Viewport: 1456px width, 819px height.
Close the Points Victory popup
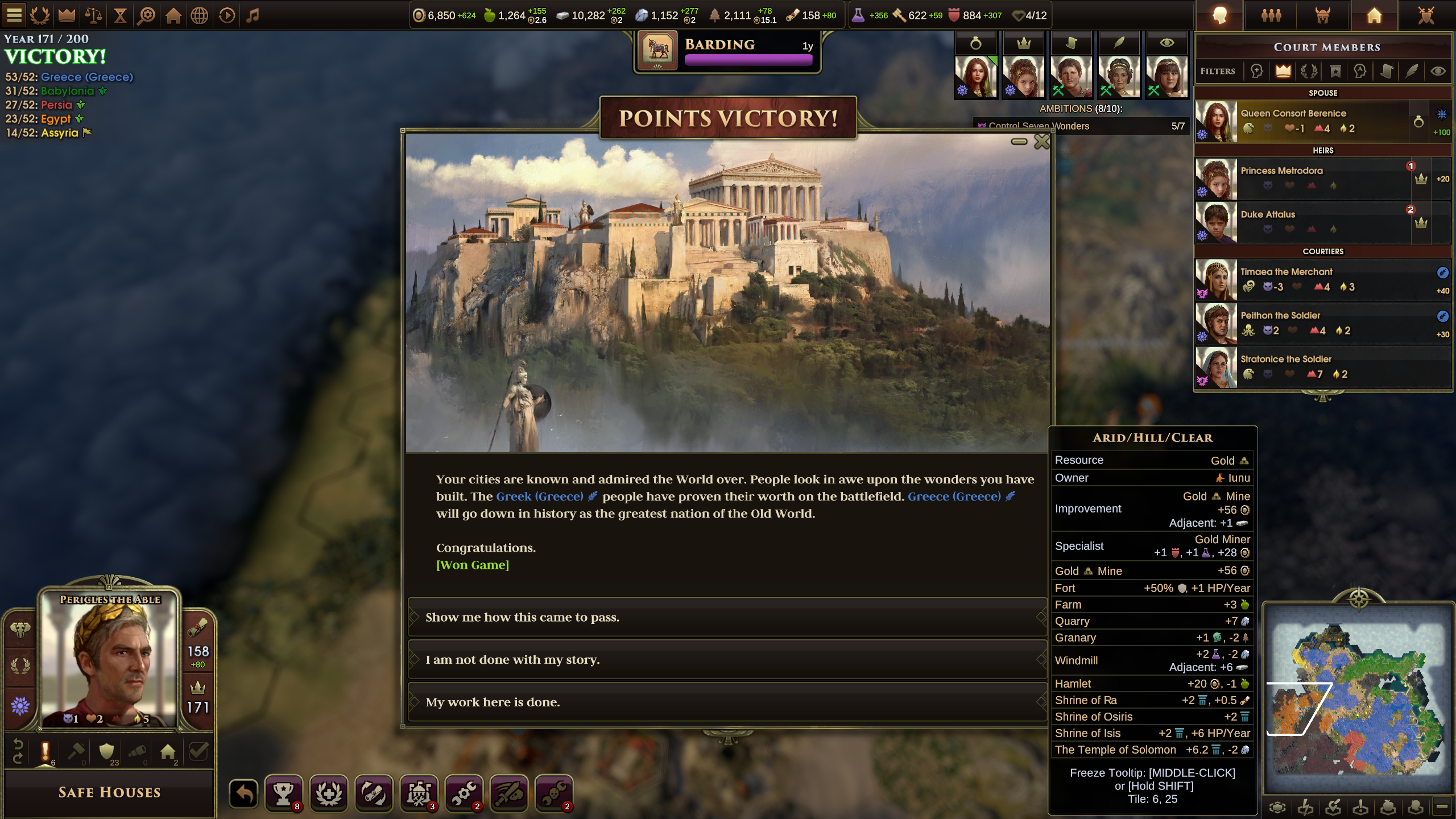1042,142
